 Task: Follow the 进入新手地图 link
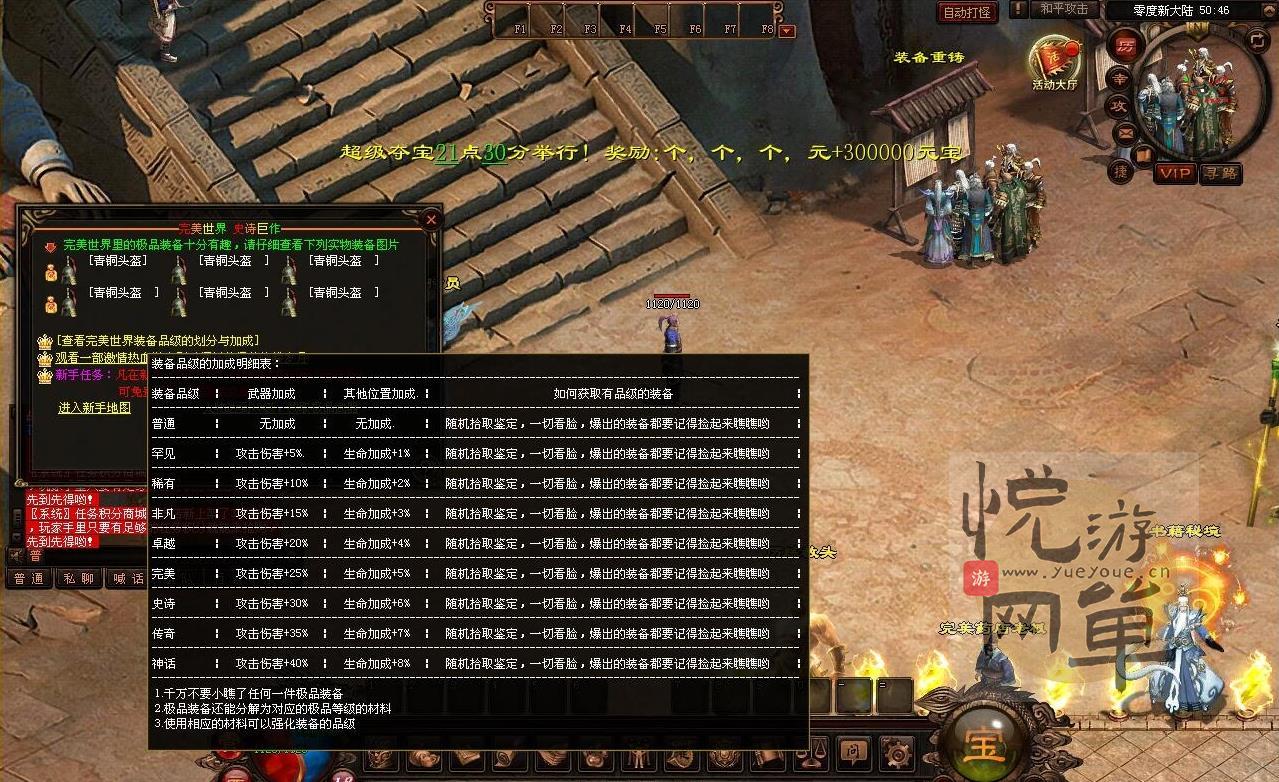(x=94, y=408)
